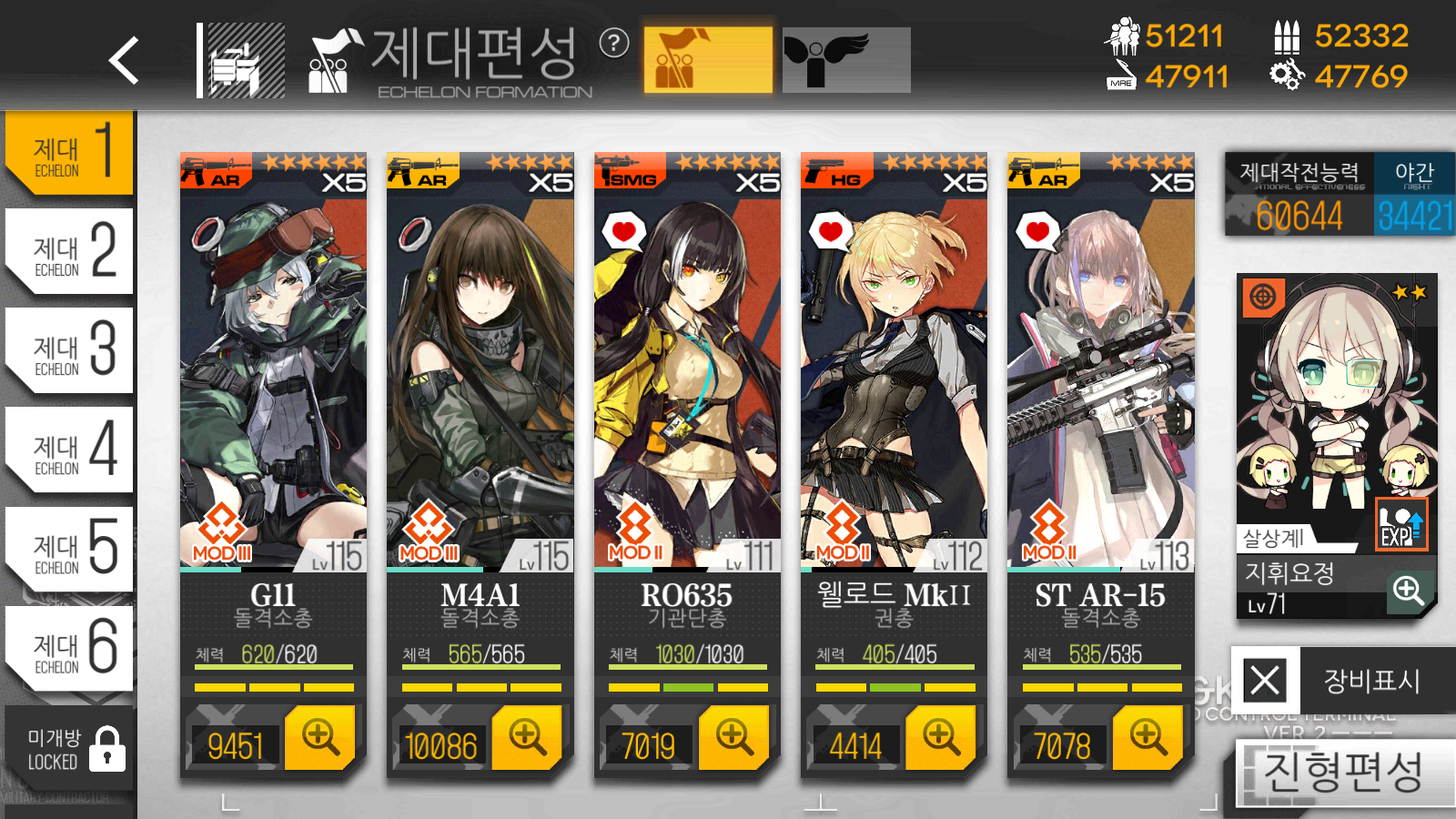This screenshot has height=819, width=1456.
Task: Toggle the equipment display X button
Action: pyautogui.click(x=1265, y=680)
